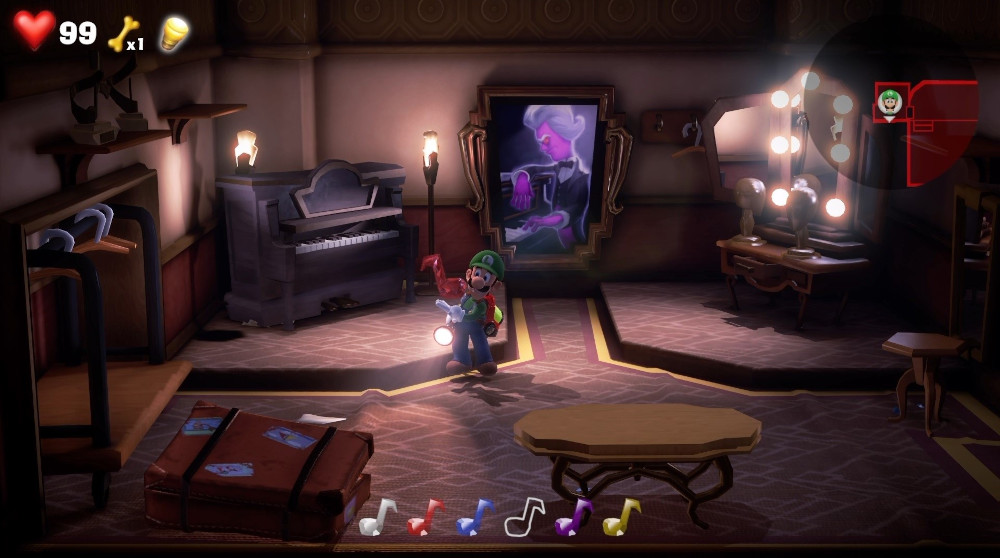Choose the red music note
The height and width of the screenshot is (558, 1000).
(426, 517)
